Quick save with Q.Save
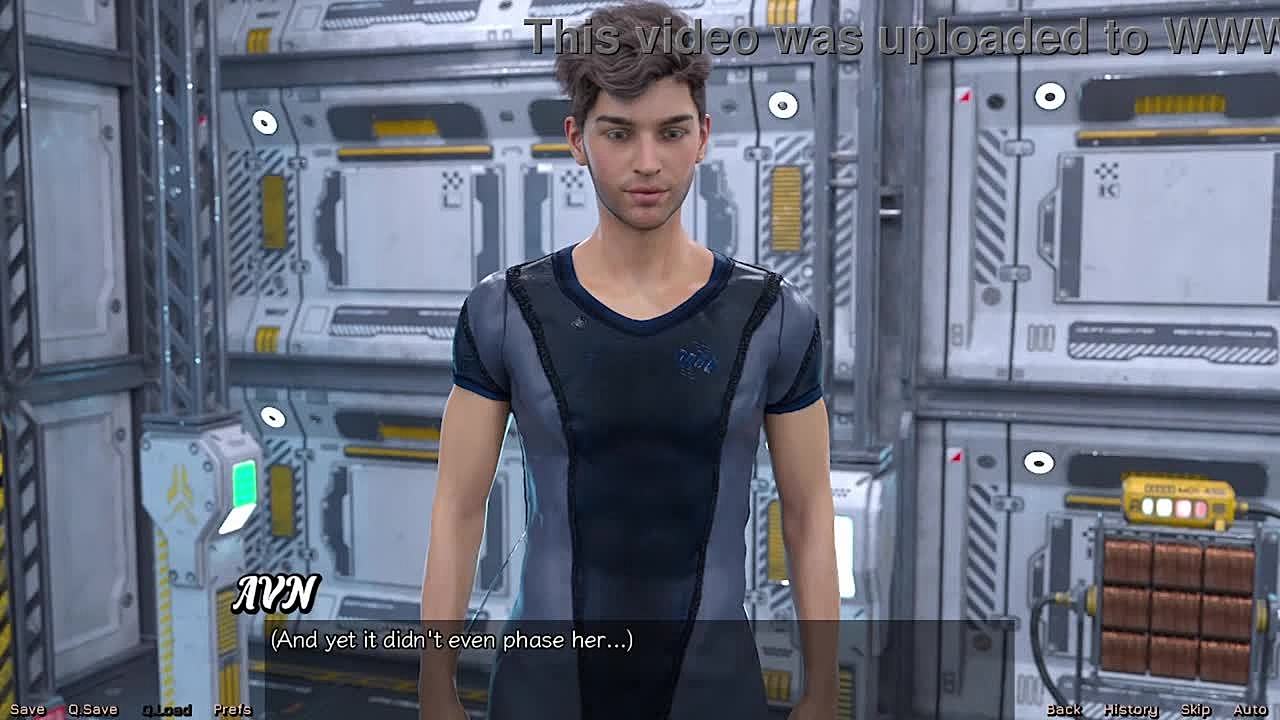The width and height of the screenshot is (1280, 720). [x=93, y=709]
